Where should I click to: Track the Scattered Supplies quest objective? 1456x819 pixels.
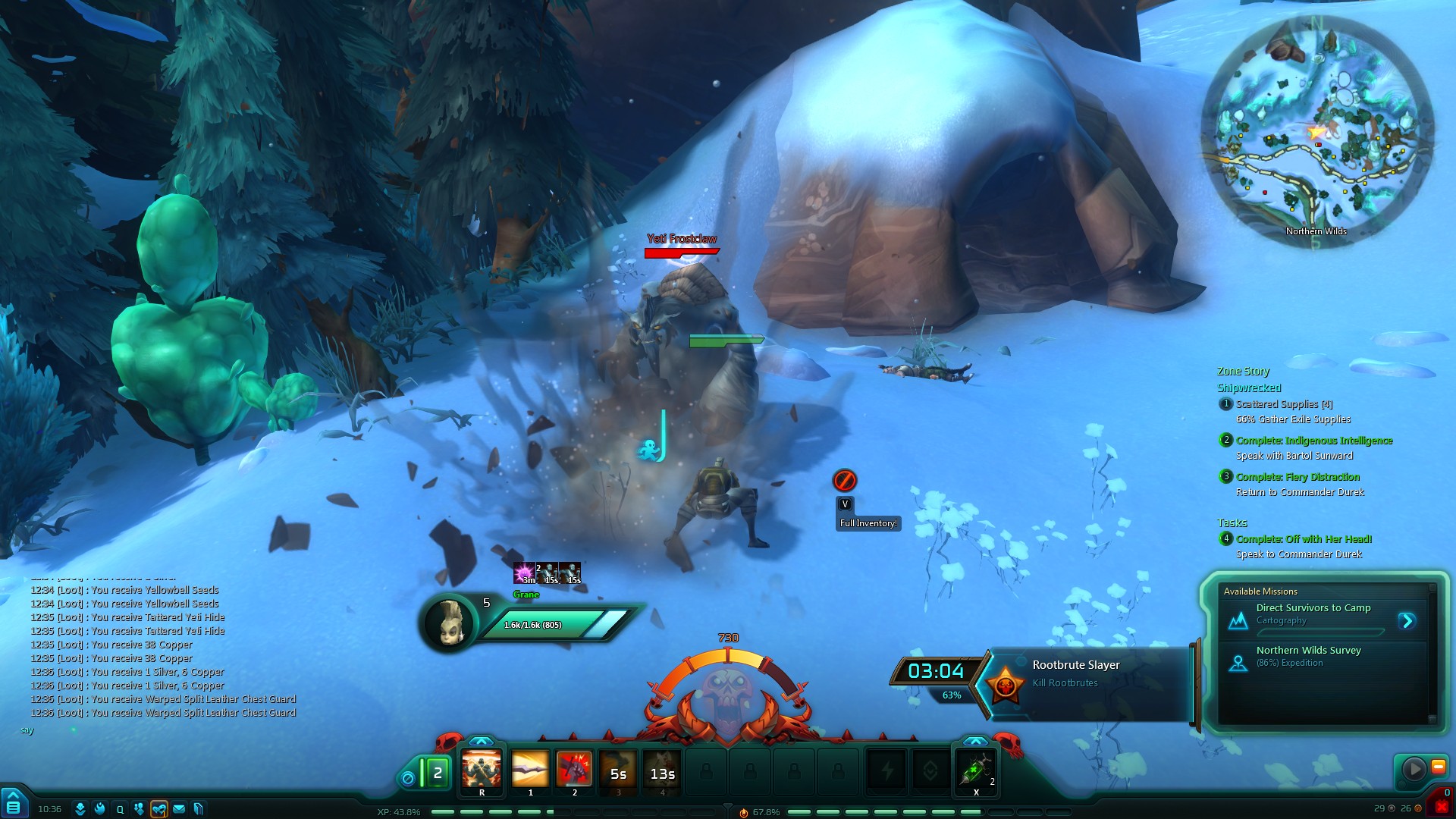coord(1284,405)
